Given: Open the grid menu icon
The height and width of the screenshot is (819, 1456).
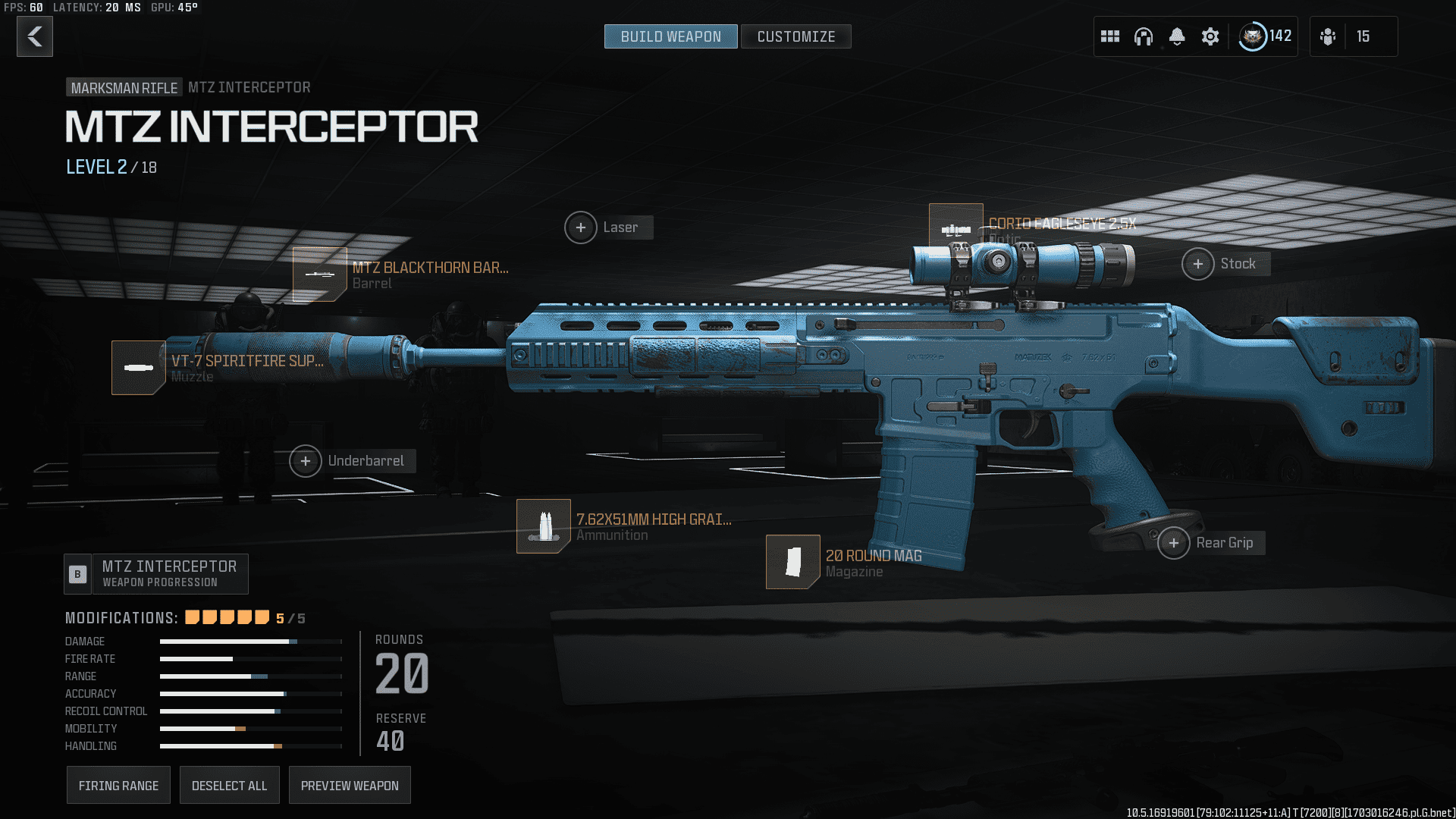Looking at the screenshot, I should click(1110, 36).
